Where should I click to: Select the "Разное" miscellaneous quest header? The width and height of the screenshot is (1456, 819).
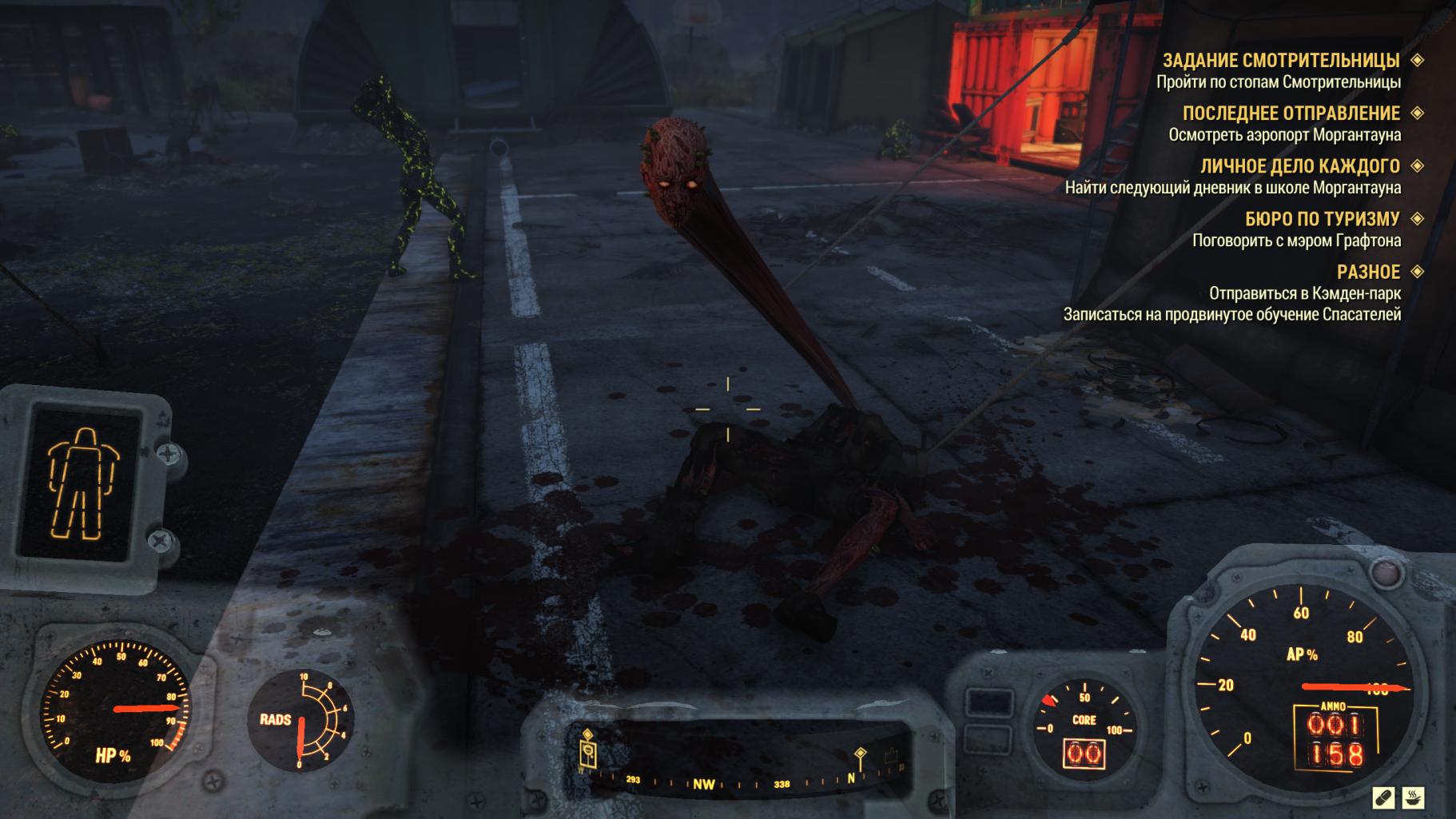click(1368, 272)
